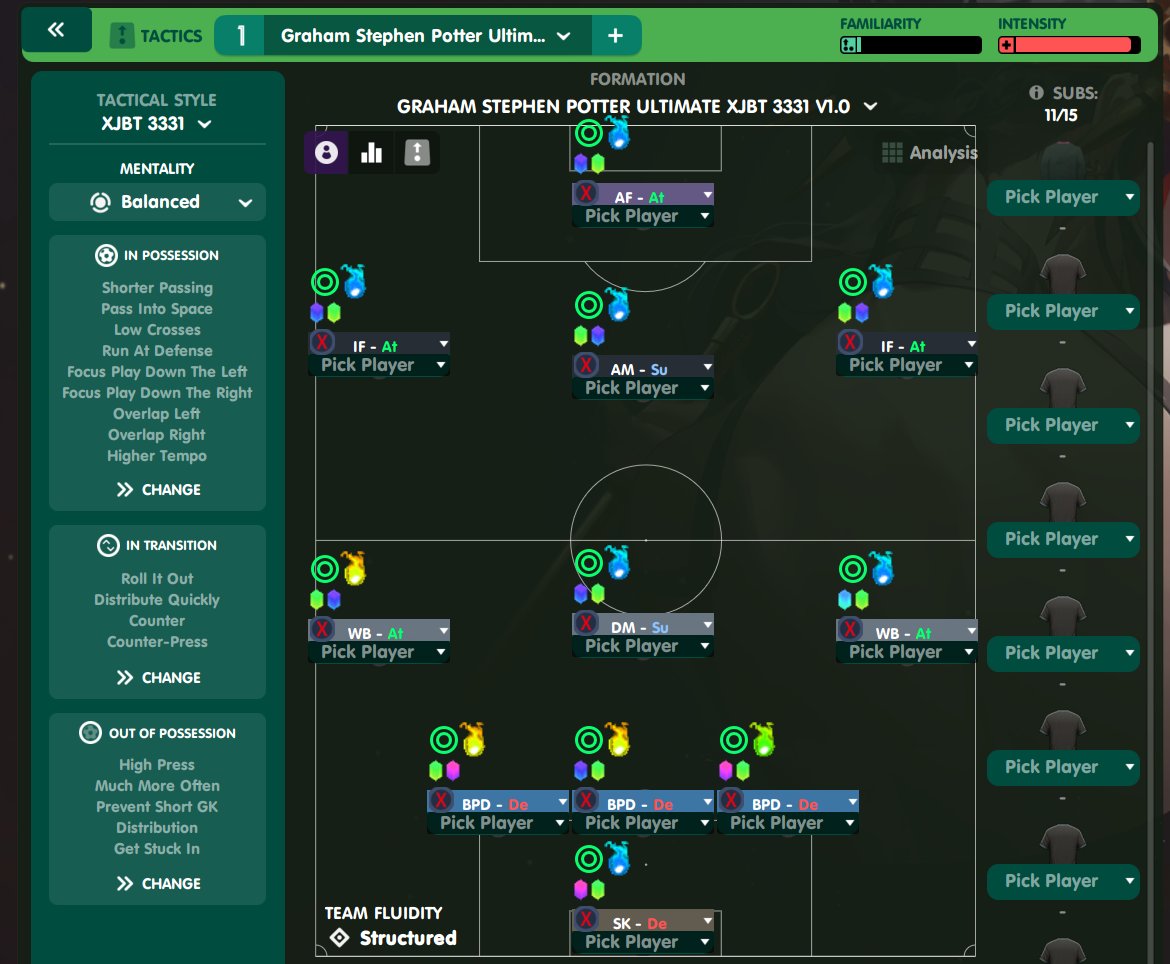Open the formation name dropdown
The height and width of the screenshot is (964, 1170).
[x=870, y=106]
